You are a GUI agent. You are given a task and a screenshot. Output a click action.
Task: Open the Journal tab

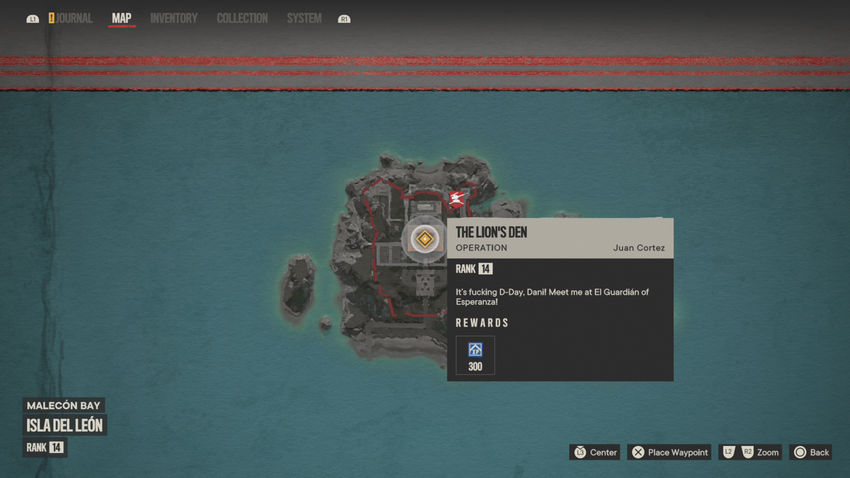[74, 18]
